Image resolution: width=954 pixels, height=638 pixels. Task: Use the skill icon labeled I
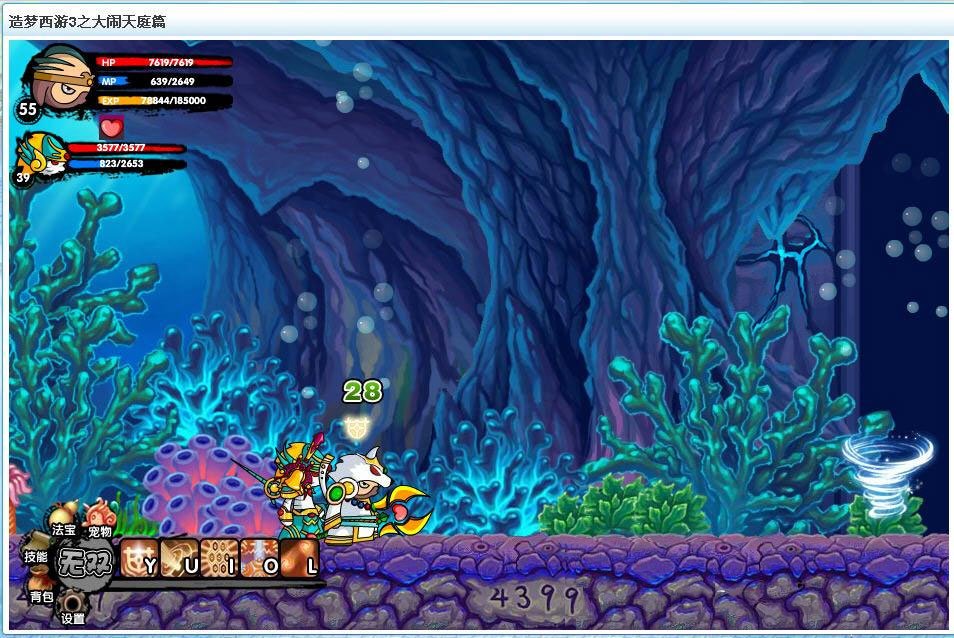[219, 558]
